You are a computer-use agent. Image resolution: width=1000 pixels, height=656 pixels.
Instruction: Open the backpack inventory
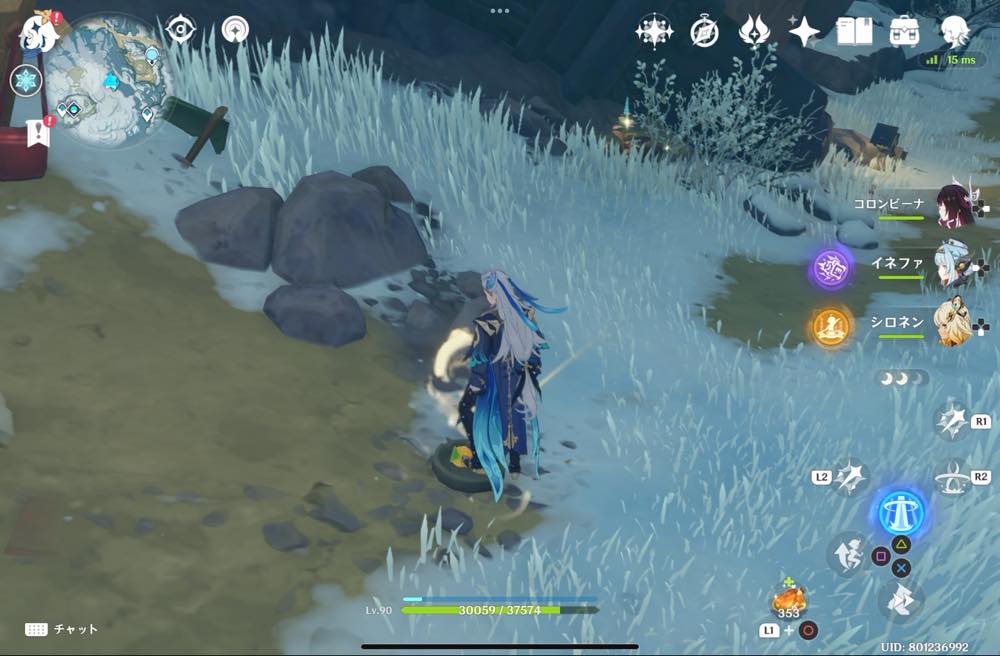tap(905, 32)
